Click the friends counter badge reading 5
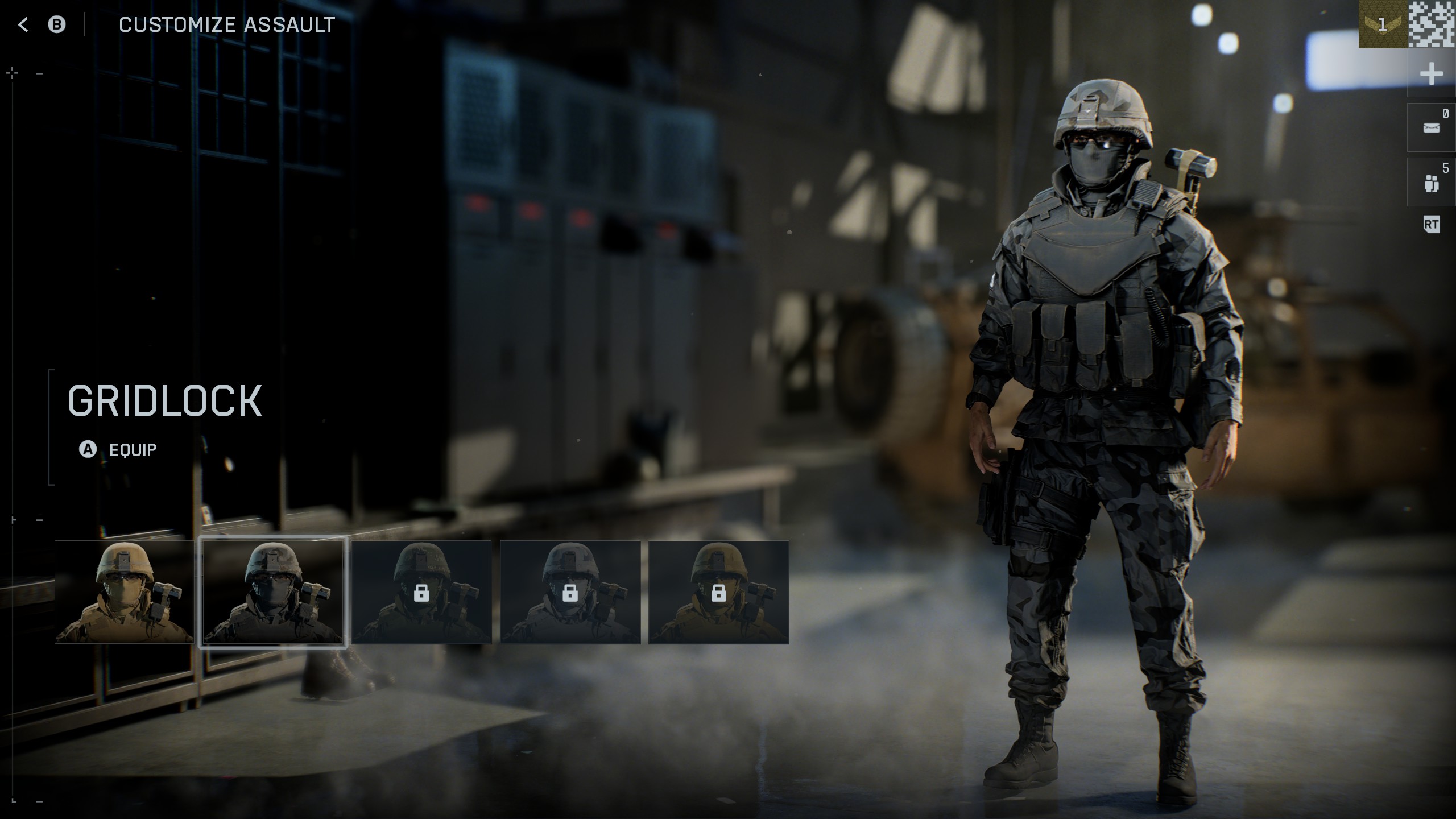 (x=1445, y=167)
